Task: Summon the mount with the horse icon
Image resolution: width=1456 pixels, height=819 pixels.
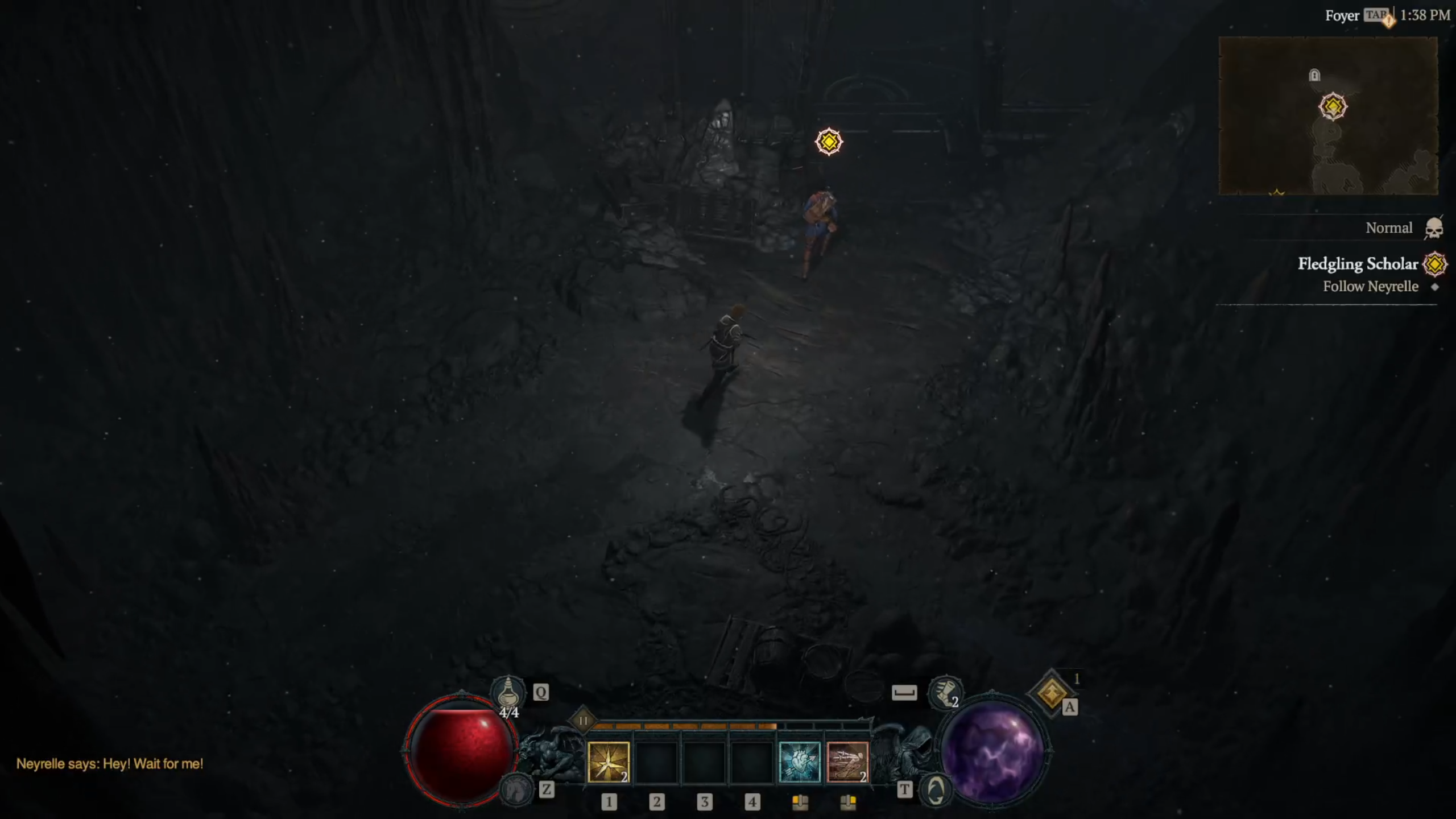Action: click(515, 789)
